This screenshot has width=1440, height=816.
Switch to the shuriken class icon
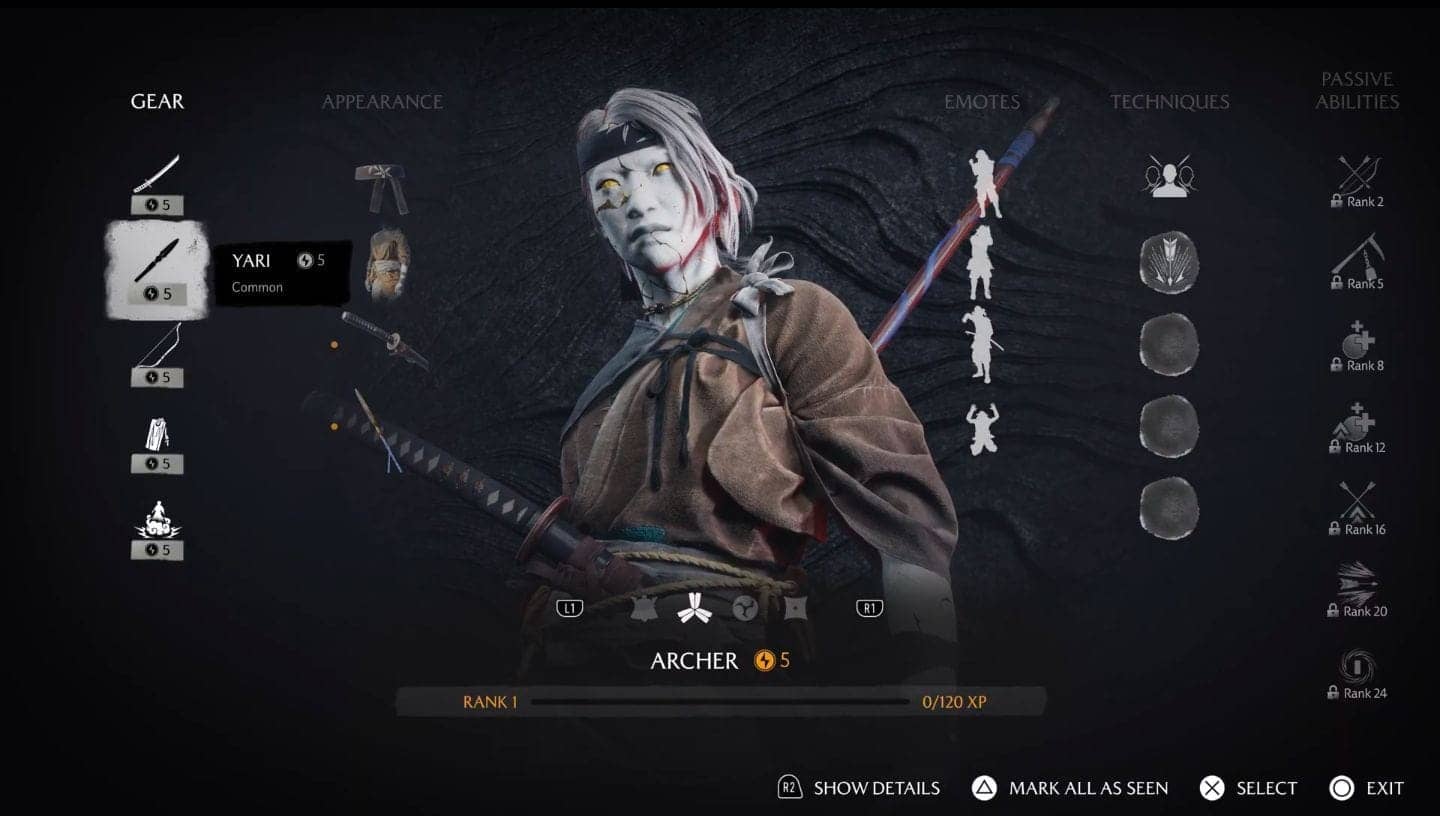(796, 607)
